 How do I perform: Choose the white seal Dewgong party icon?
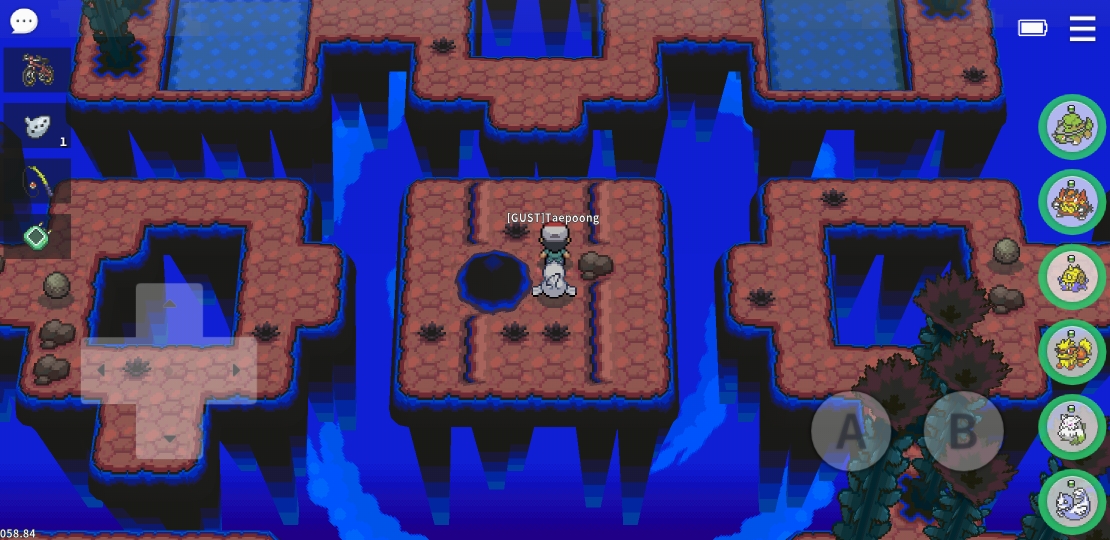pyautogui.click(x=1072, y=501)
